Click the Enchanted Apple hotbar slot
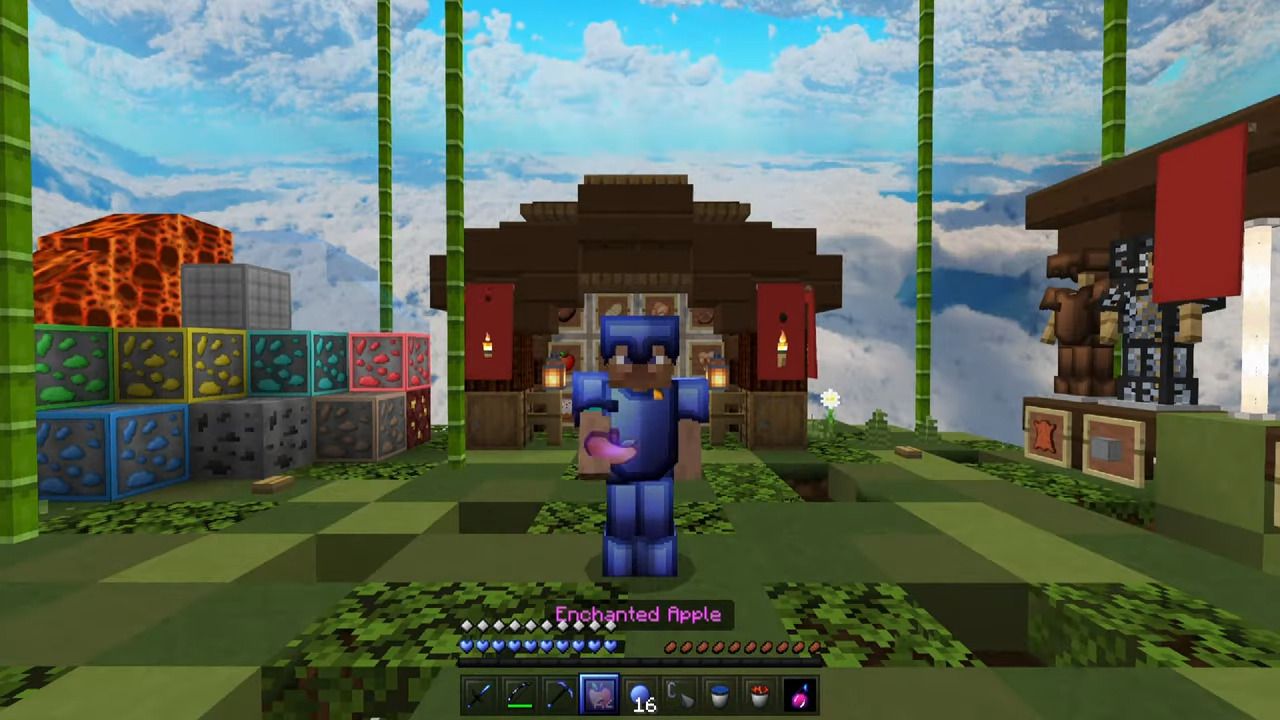The image size is (1280, 720). point(600,695)
